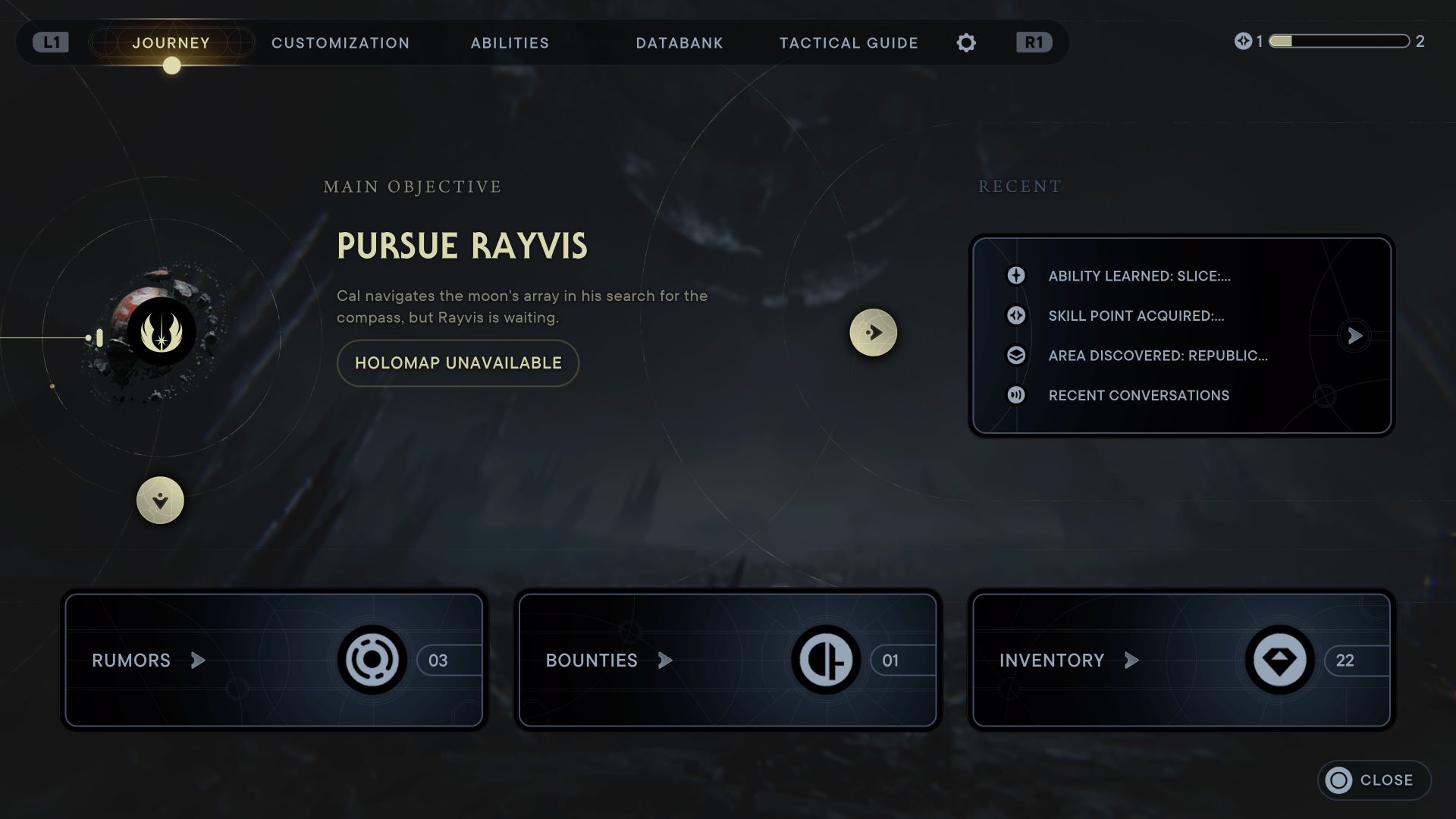Open the Inventory diamond emblem icon
This screenshot has width=1456, height=819.
coord(1279,661)
